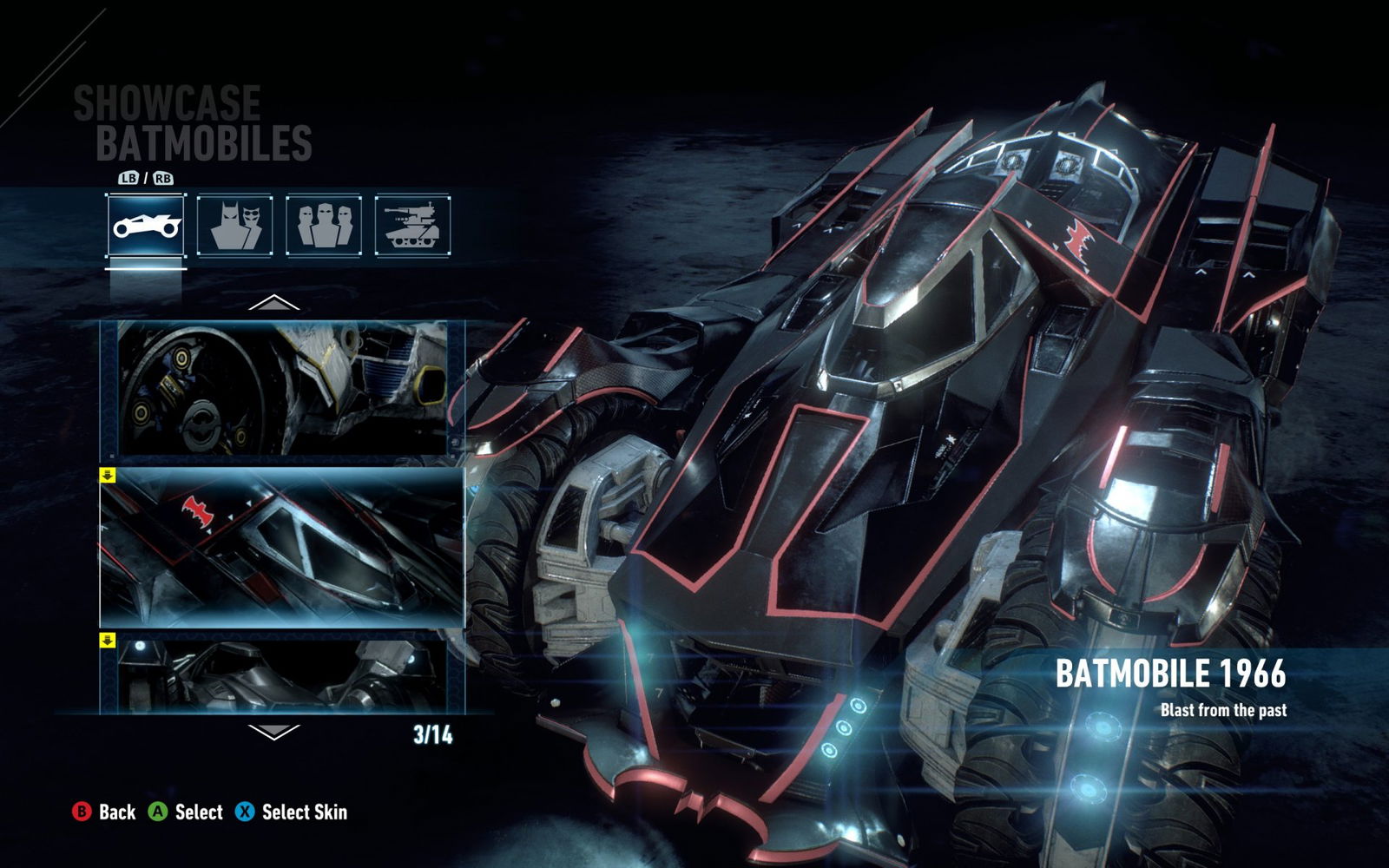The image size is (1389, 868).
Task: Go back using the Back option
Action: coord(104,812)
